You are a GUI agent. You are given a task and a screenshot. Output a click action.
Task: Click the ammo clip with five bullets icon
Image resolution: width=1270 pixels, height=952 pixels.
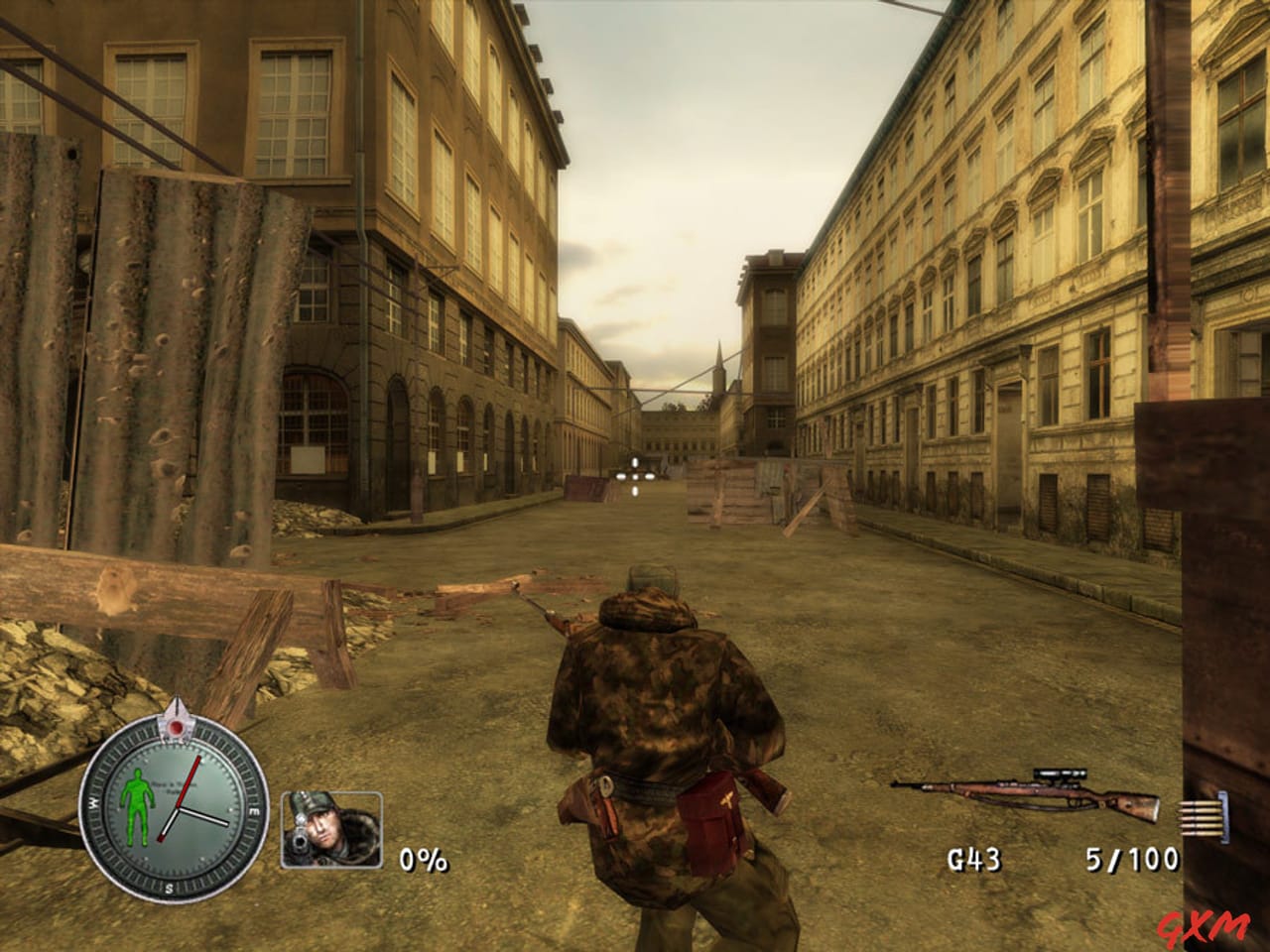point(1201,818)
